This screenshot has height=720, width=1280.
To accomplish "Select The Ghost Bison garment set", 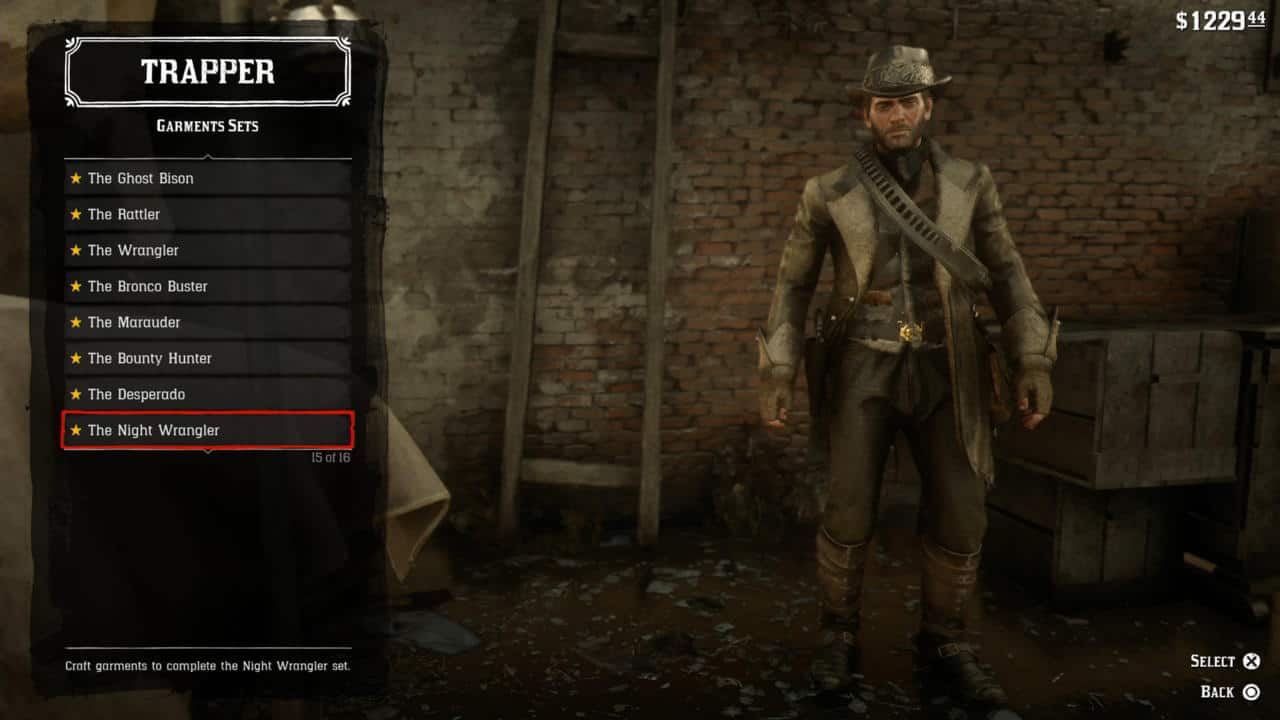I will pos(208,178).
